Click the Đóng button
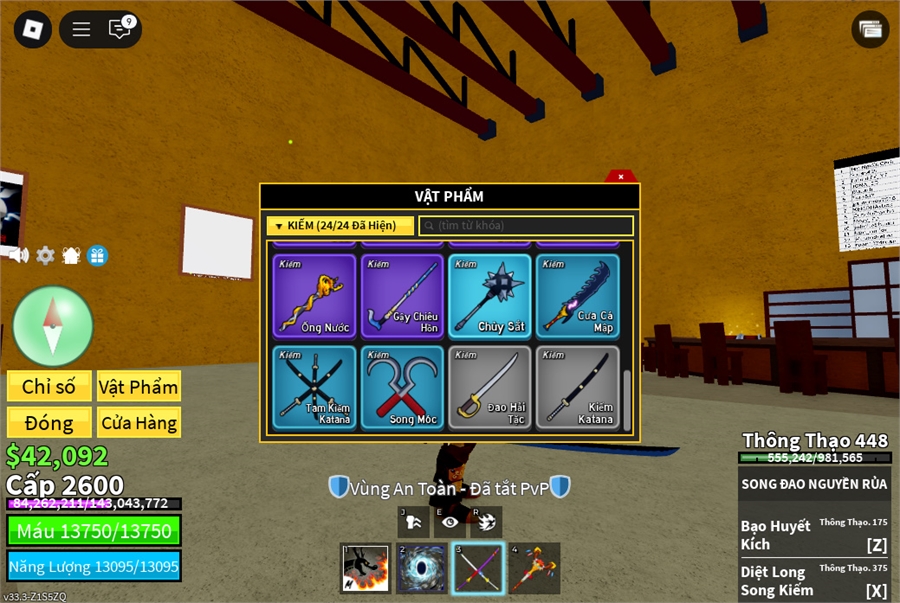Image resolution: width=900 pixels, height=603 pixels. (49, 422)
